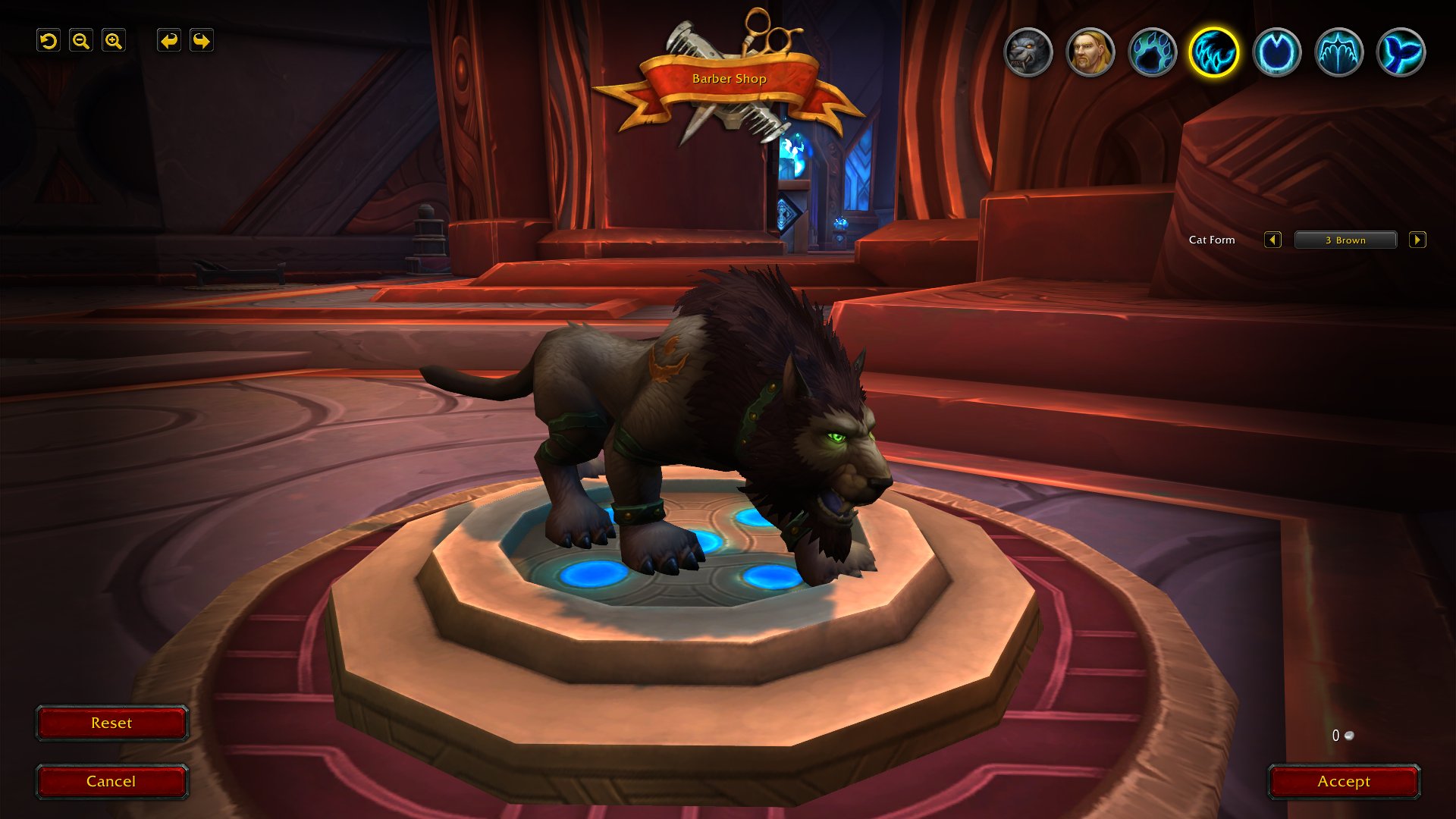This screenshot has width=1456, height=819.
Task: Rotate the character right with the arrow button
Action: [202, 41]
